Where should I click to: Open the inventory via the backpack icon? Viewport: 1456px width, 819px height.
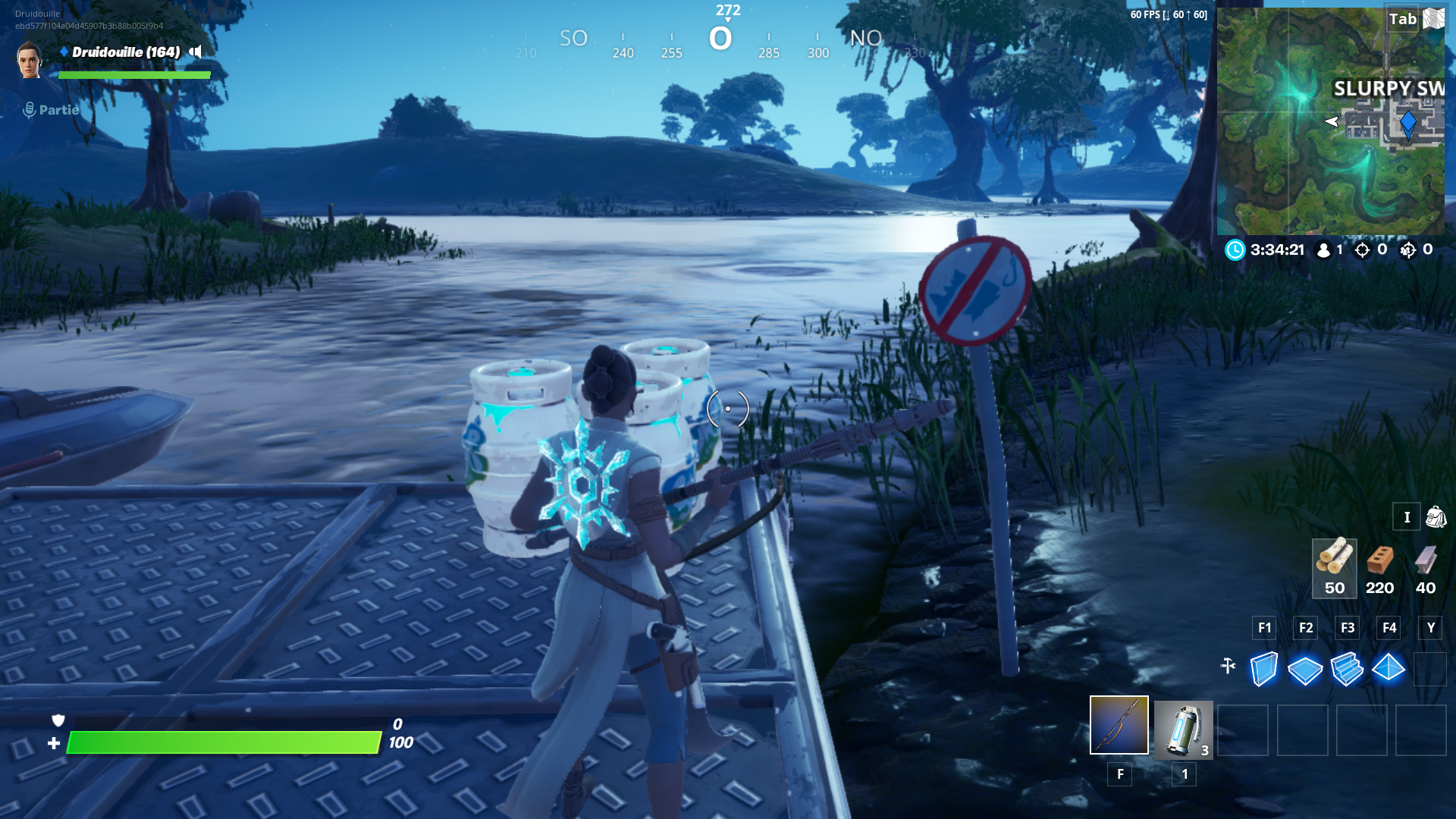click(x=1436, y=516)
